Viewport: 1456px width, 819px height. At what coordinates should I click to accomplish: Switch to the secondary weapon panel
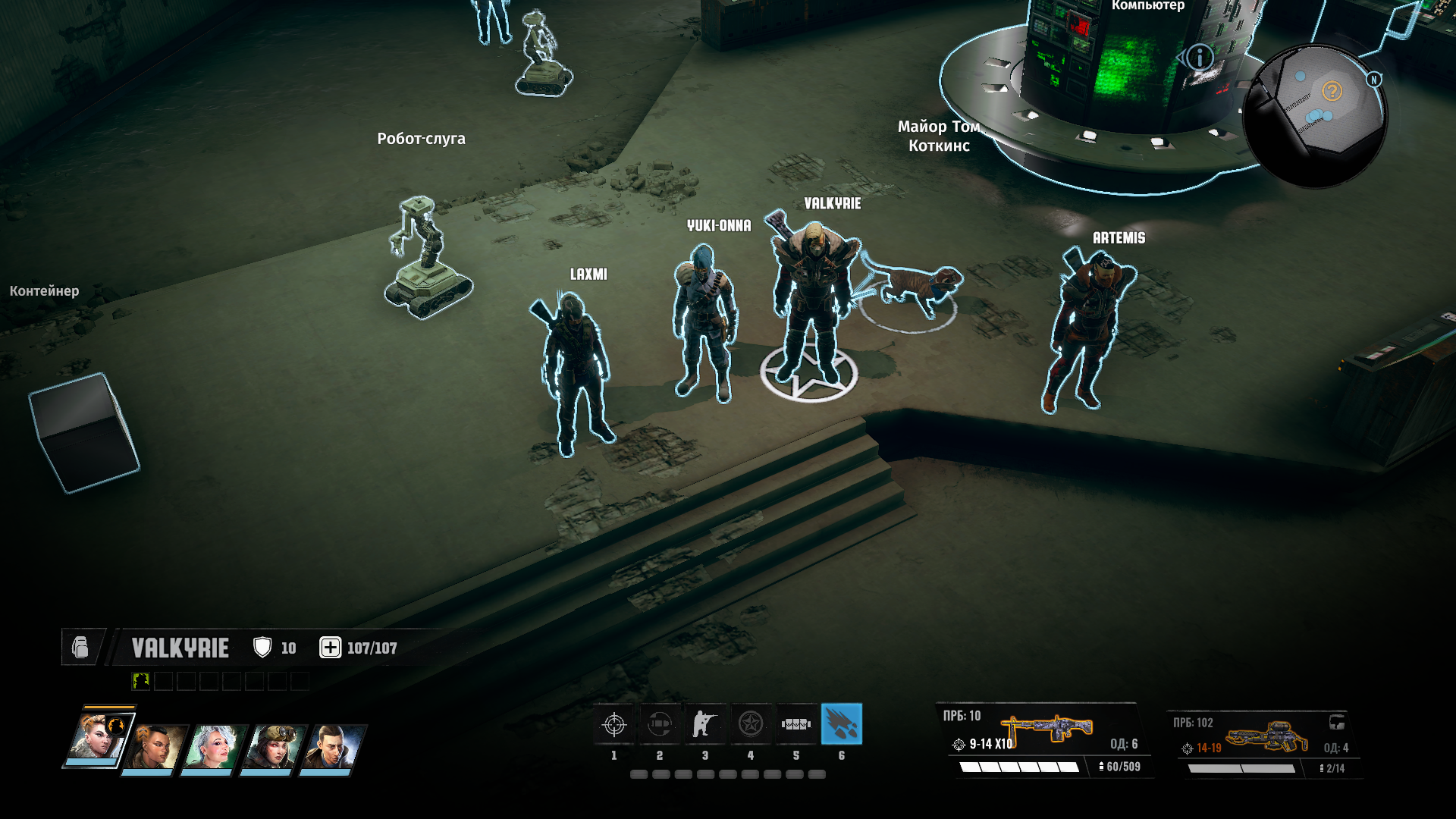(x=1263, y=743)
